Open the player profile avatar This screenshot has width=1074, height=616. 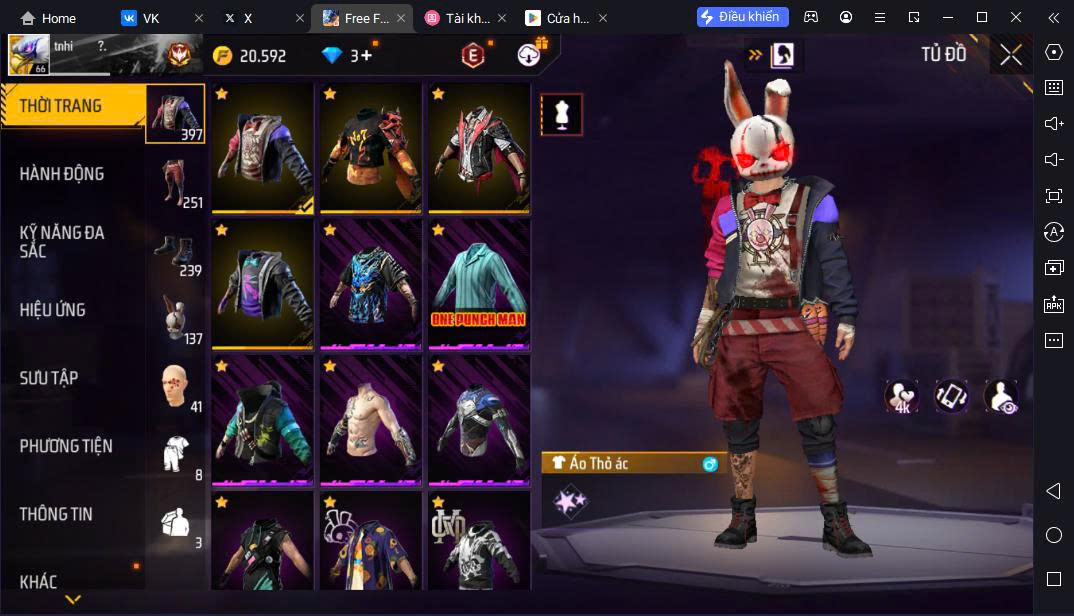pos(28,55)
